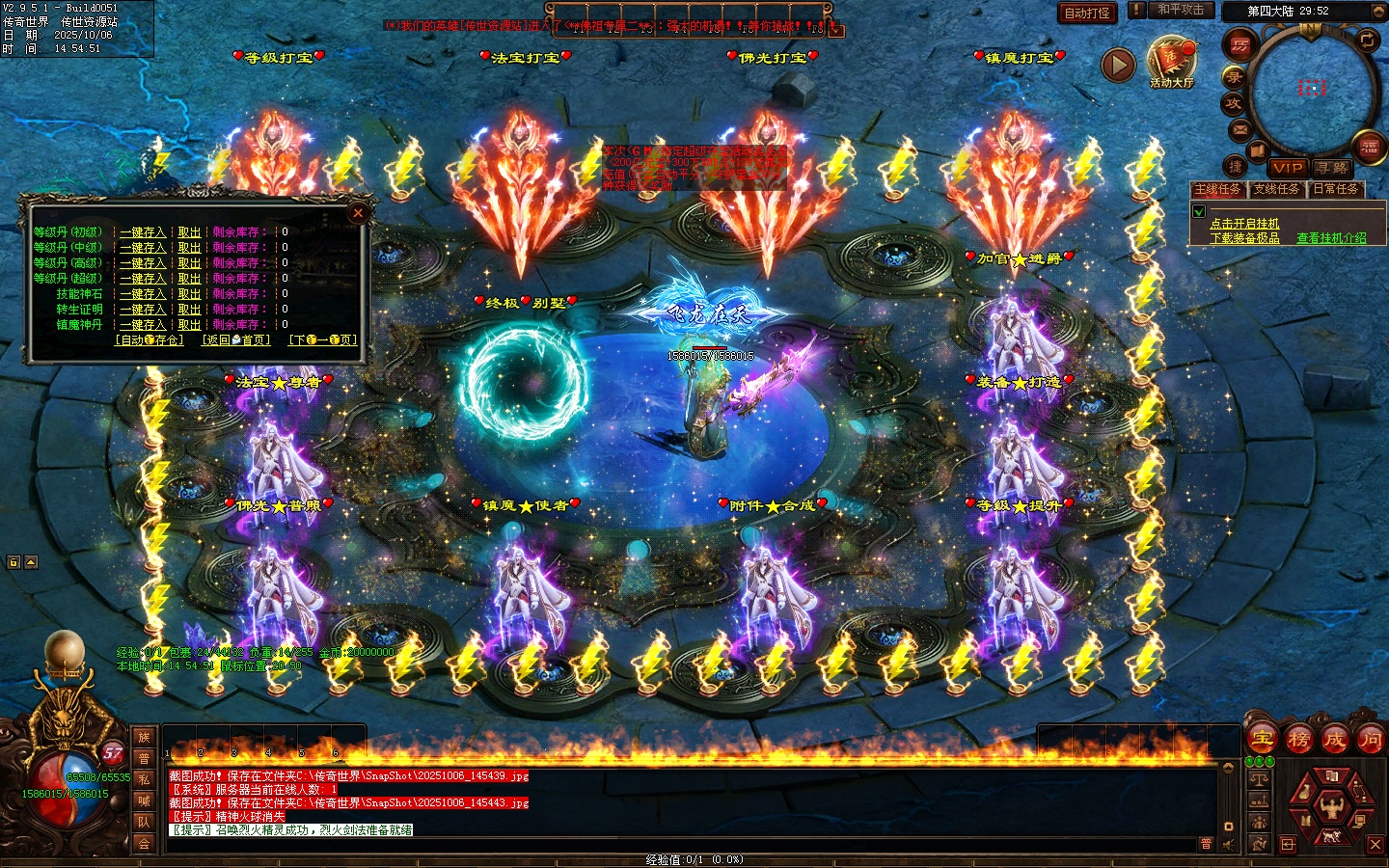Screen dimensions: 1389x868
Task: Open the 活动大厅 activity hall
Action: point(1171,63)
